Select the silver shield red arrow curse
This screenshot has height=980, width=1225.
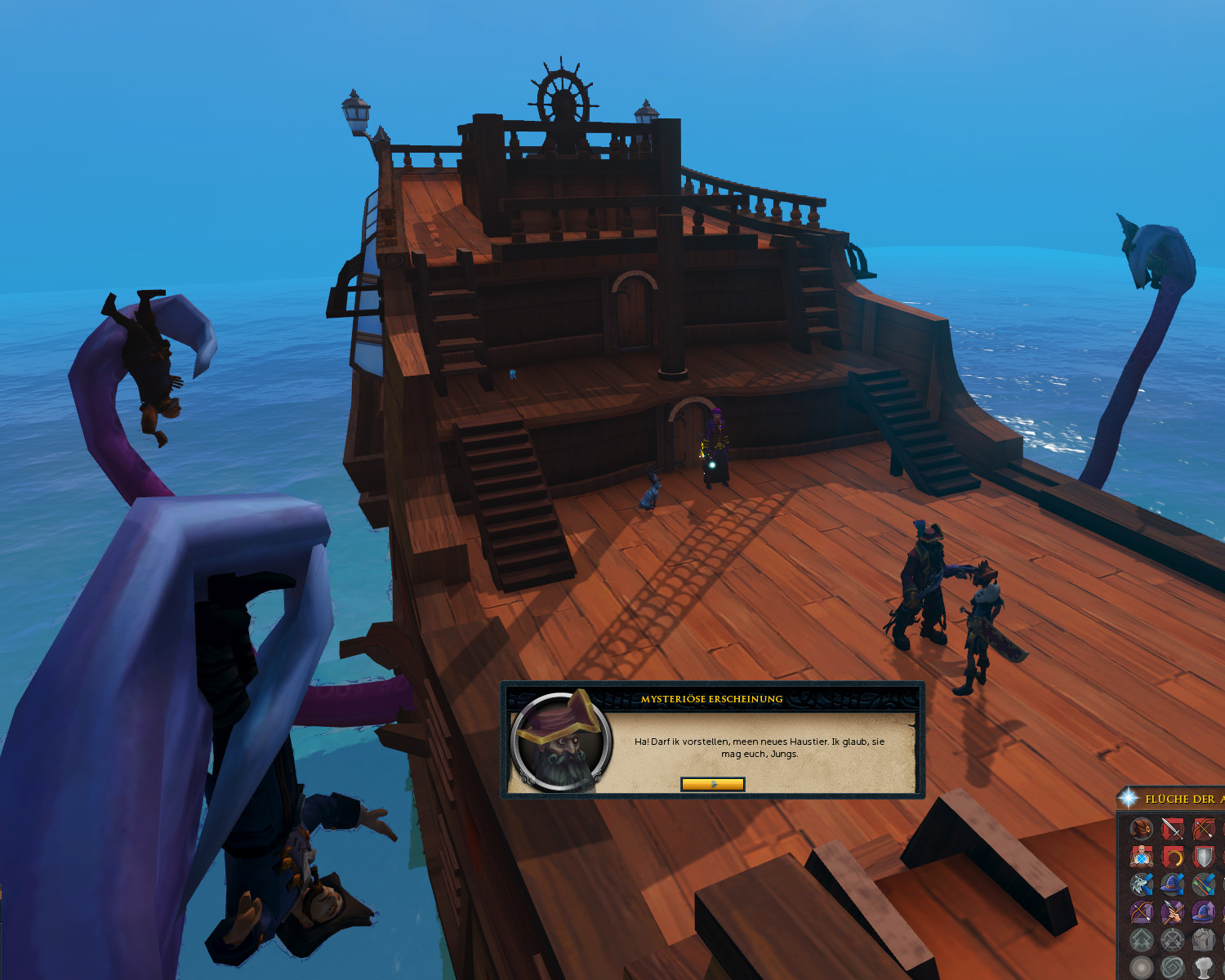1204,857
